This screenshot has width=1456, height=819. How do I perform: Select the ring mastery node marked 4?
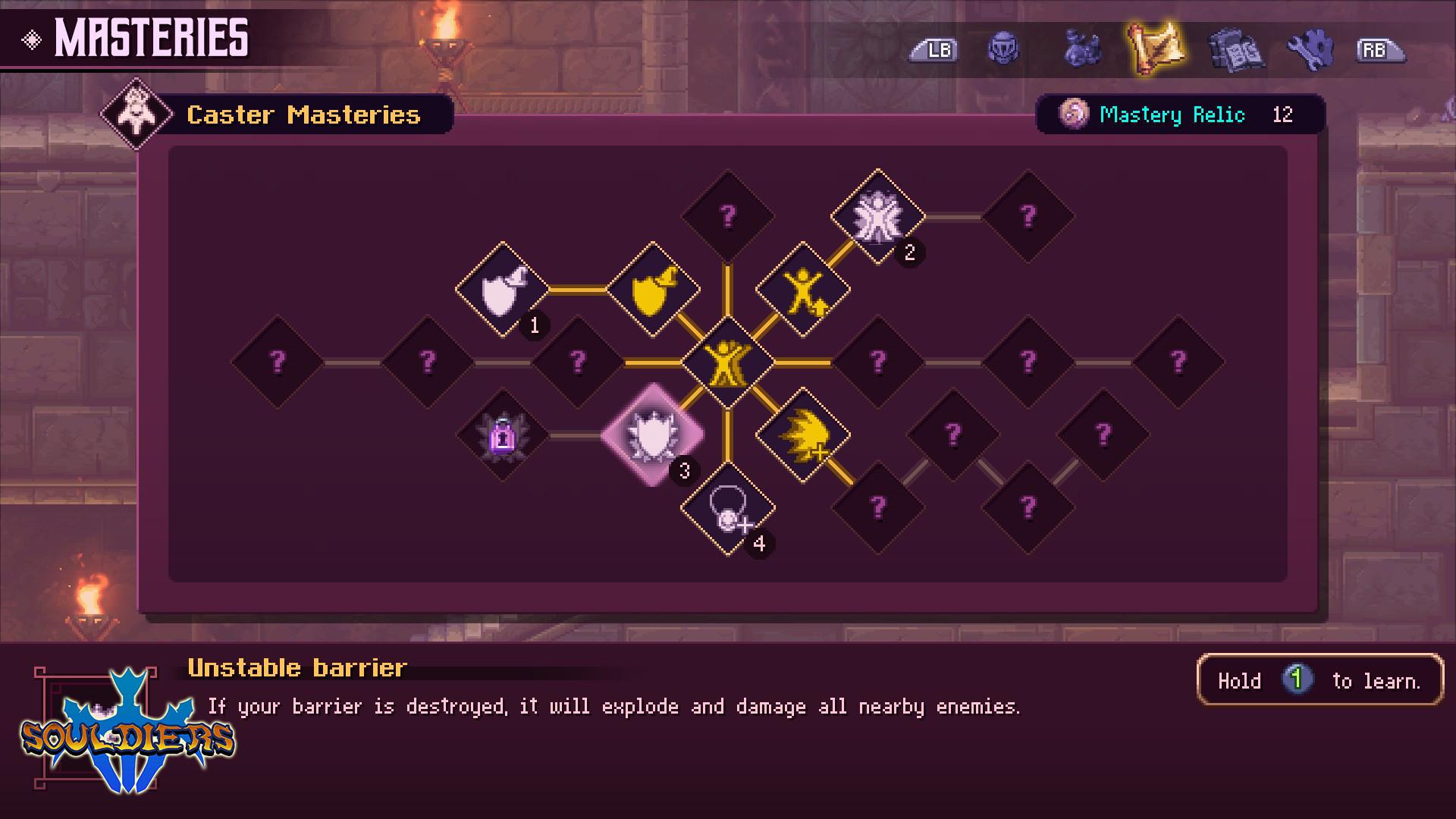click(x=730, y=510)
